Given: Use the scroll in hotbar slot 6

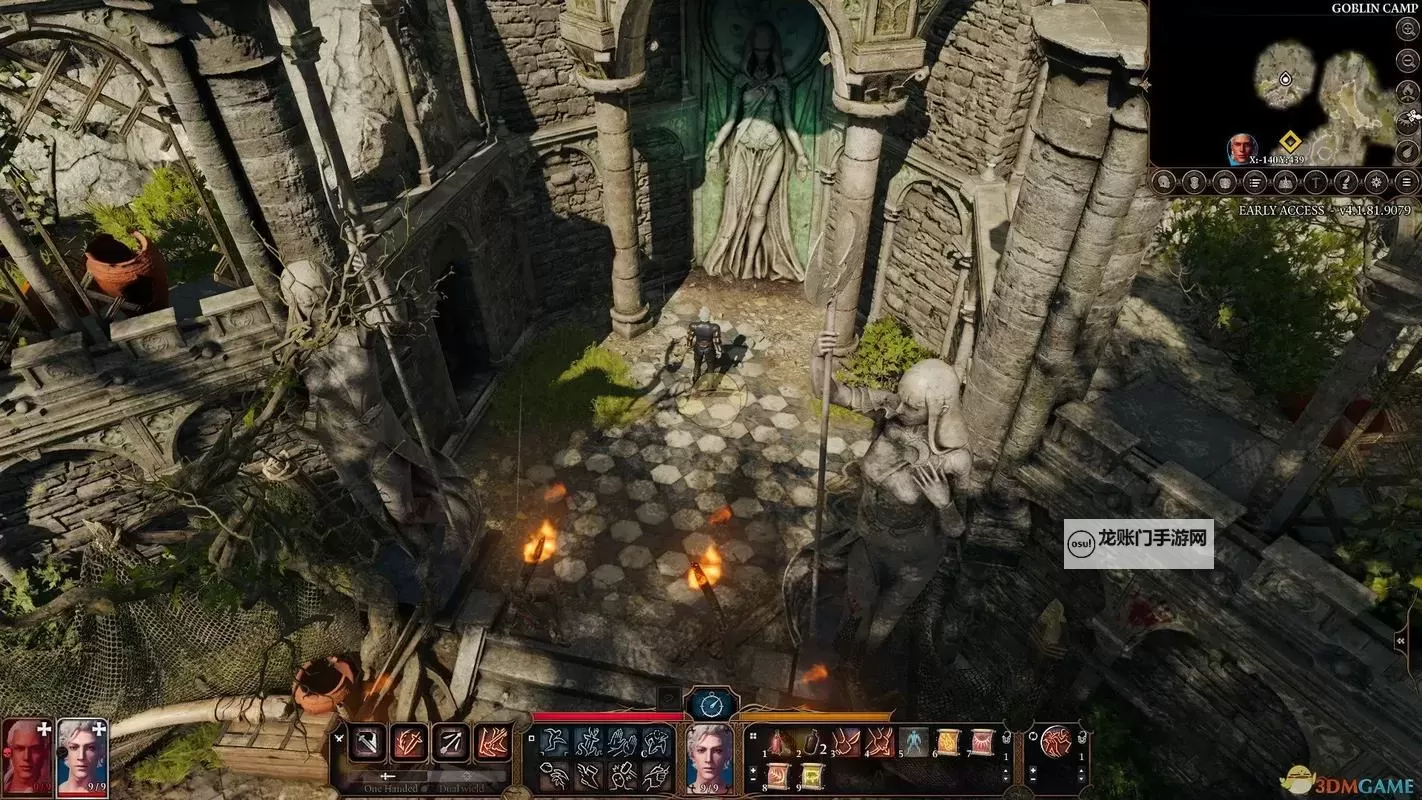Looking at the screenshot, I should 948,742.
